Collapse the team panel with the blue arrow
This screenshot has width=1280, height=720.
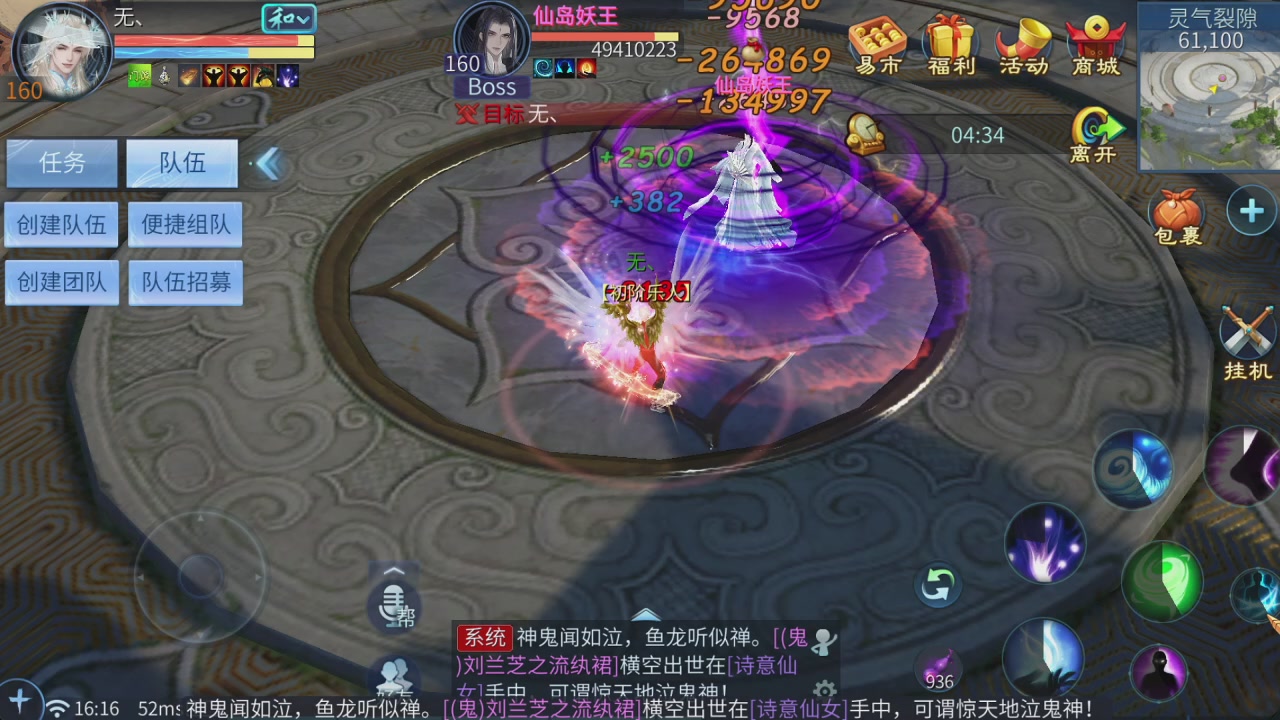(268, 164)
